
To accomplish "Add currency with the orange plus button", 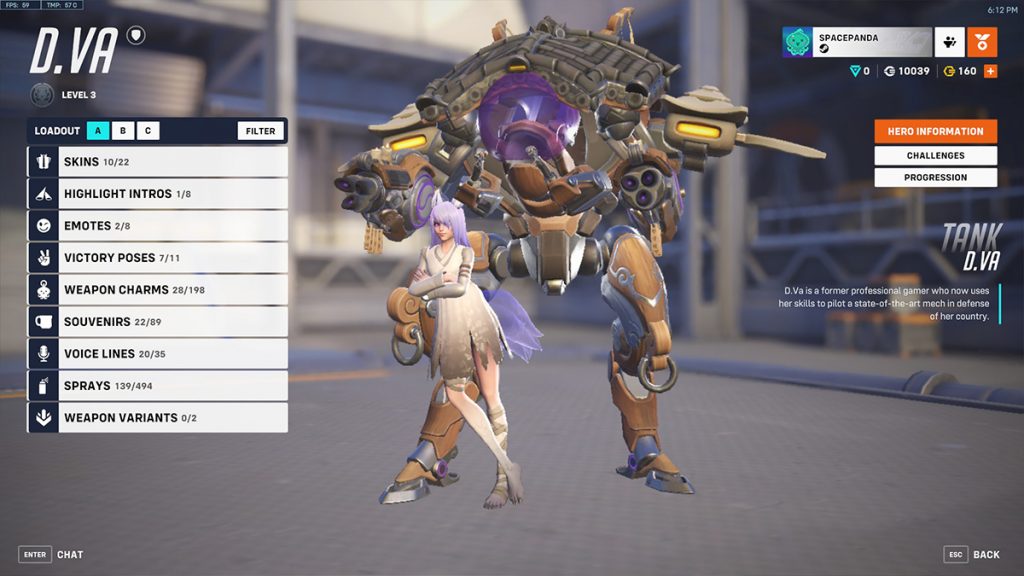I will coord(990,71).
